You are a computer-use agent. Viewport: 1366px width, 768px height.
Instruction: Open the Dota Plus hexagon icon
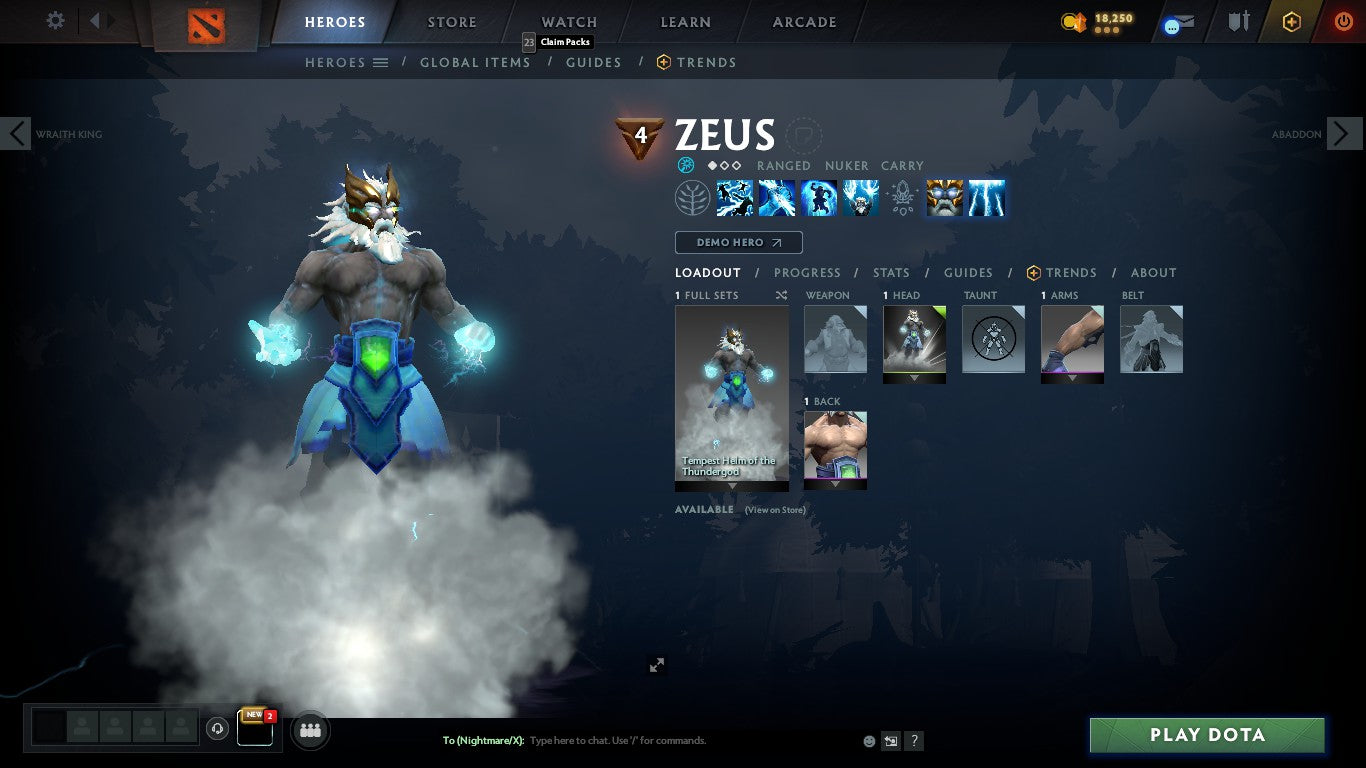[x=1290, y=20]
